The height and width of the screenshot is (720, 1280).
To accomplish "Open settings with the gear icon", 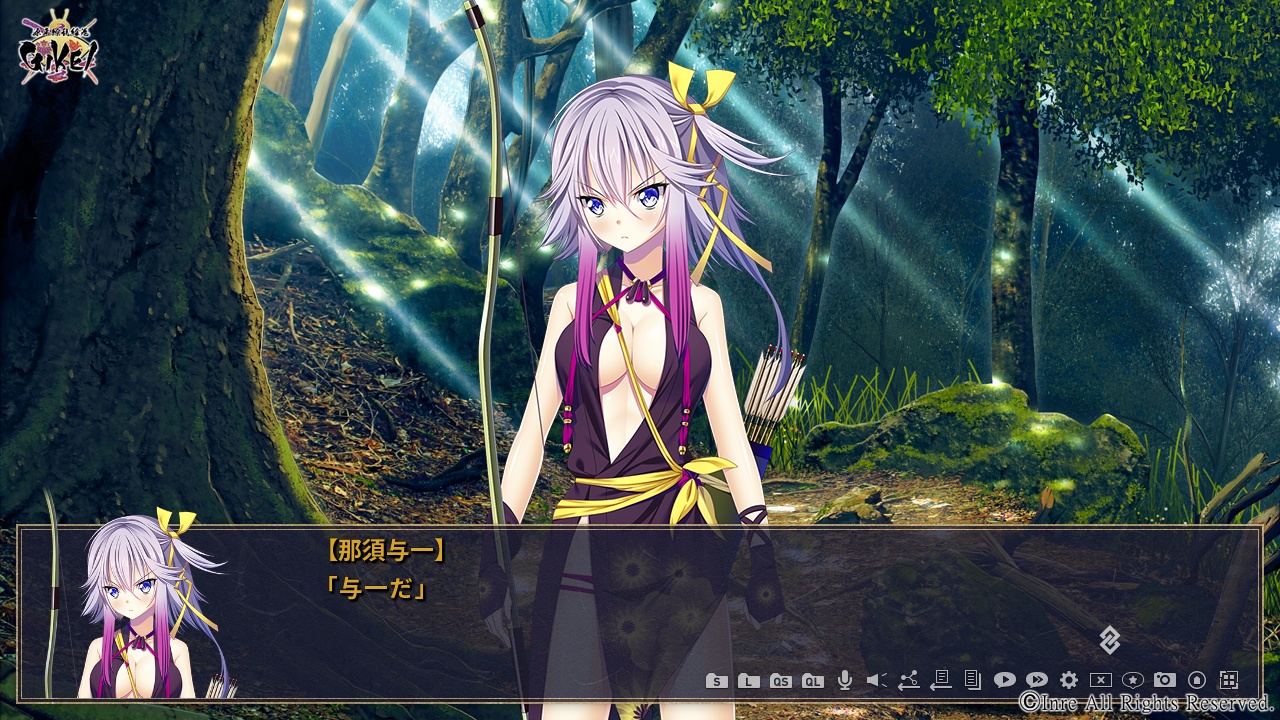I will (x=1069, y=681).
